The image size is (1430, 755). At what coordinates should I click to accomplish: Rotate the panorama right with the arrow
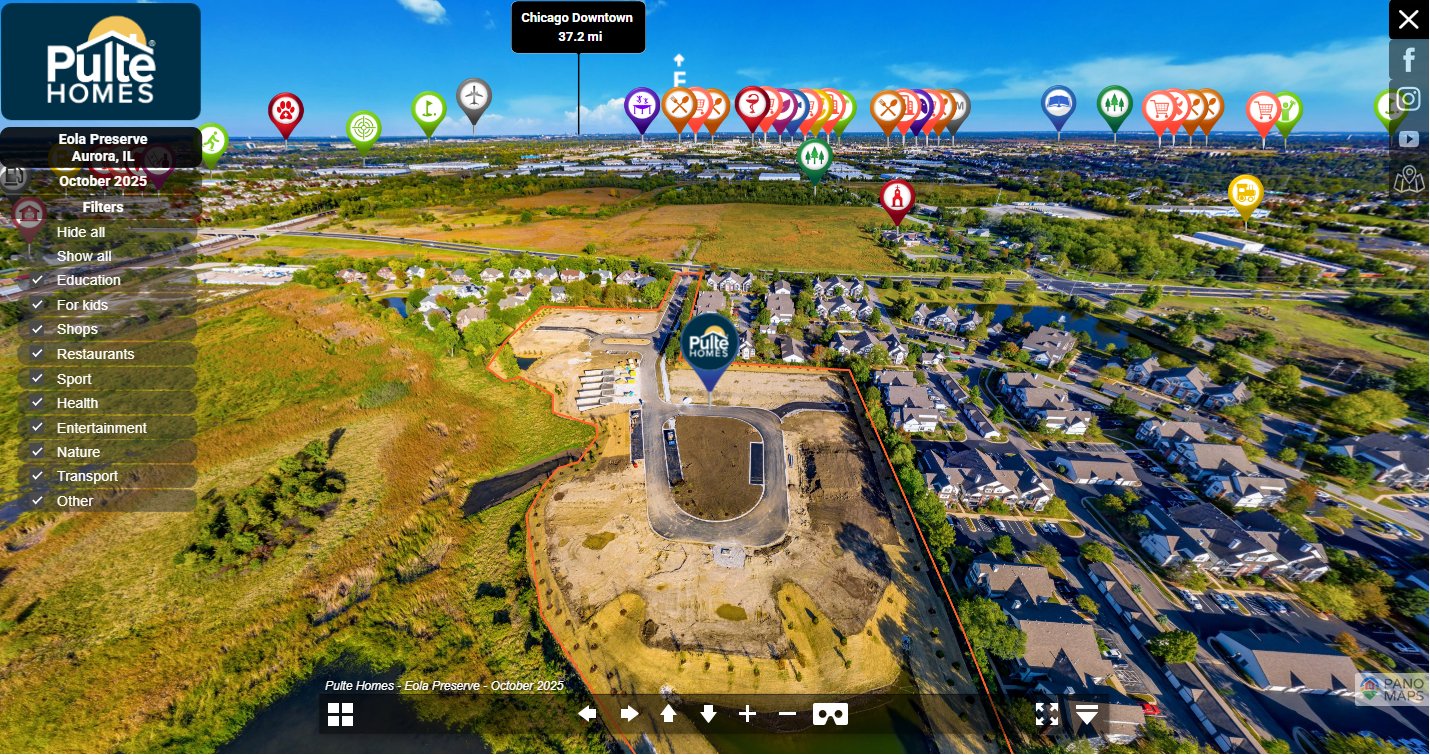629,714
